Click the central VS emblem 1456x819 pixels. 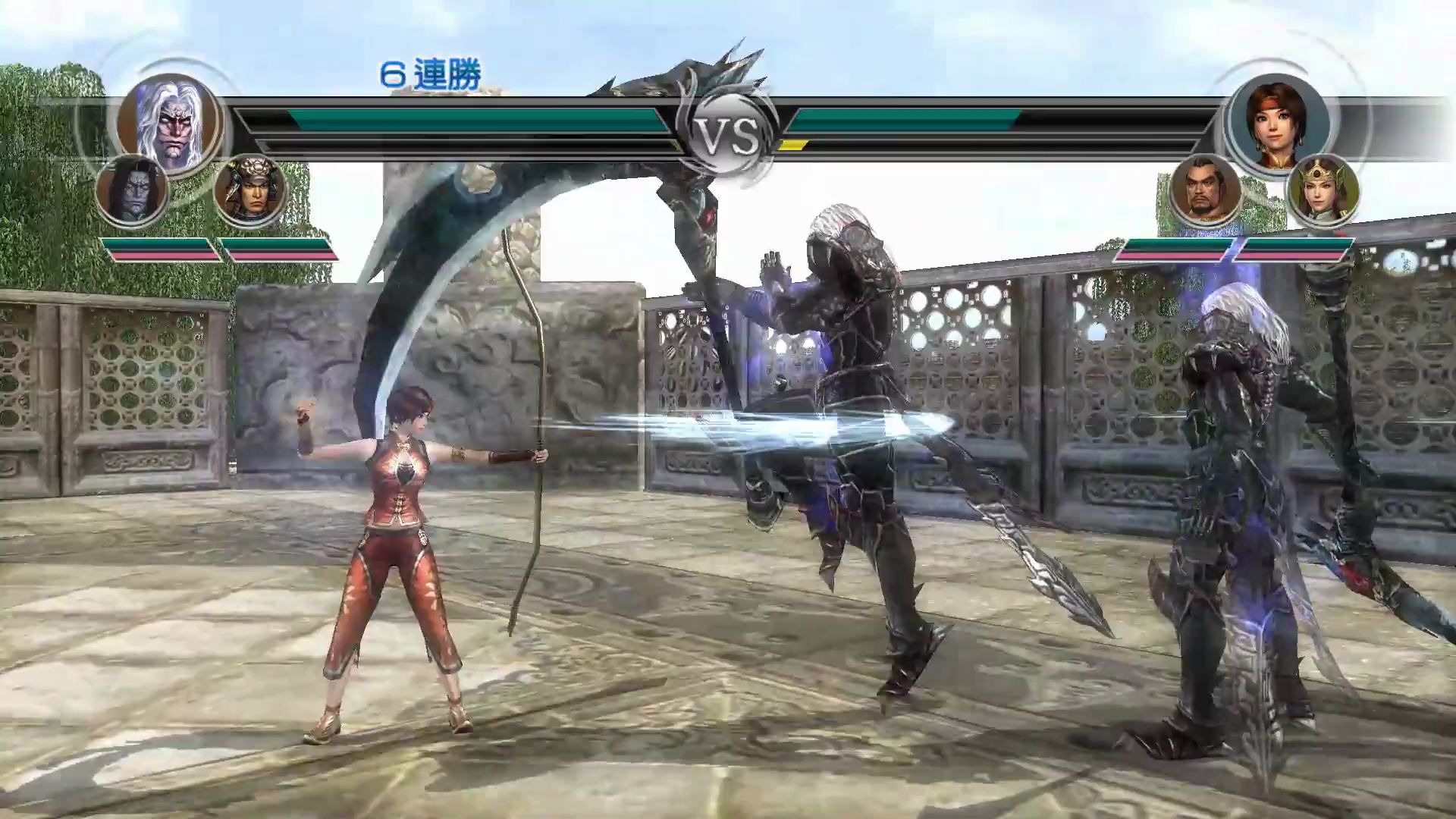[727, 137]
